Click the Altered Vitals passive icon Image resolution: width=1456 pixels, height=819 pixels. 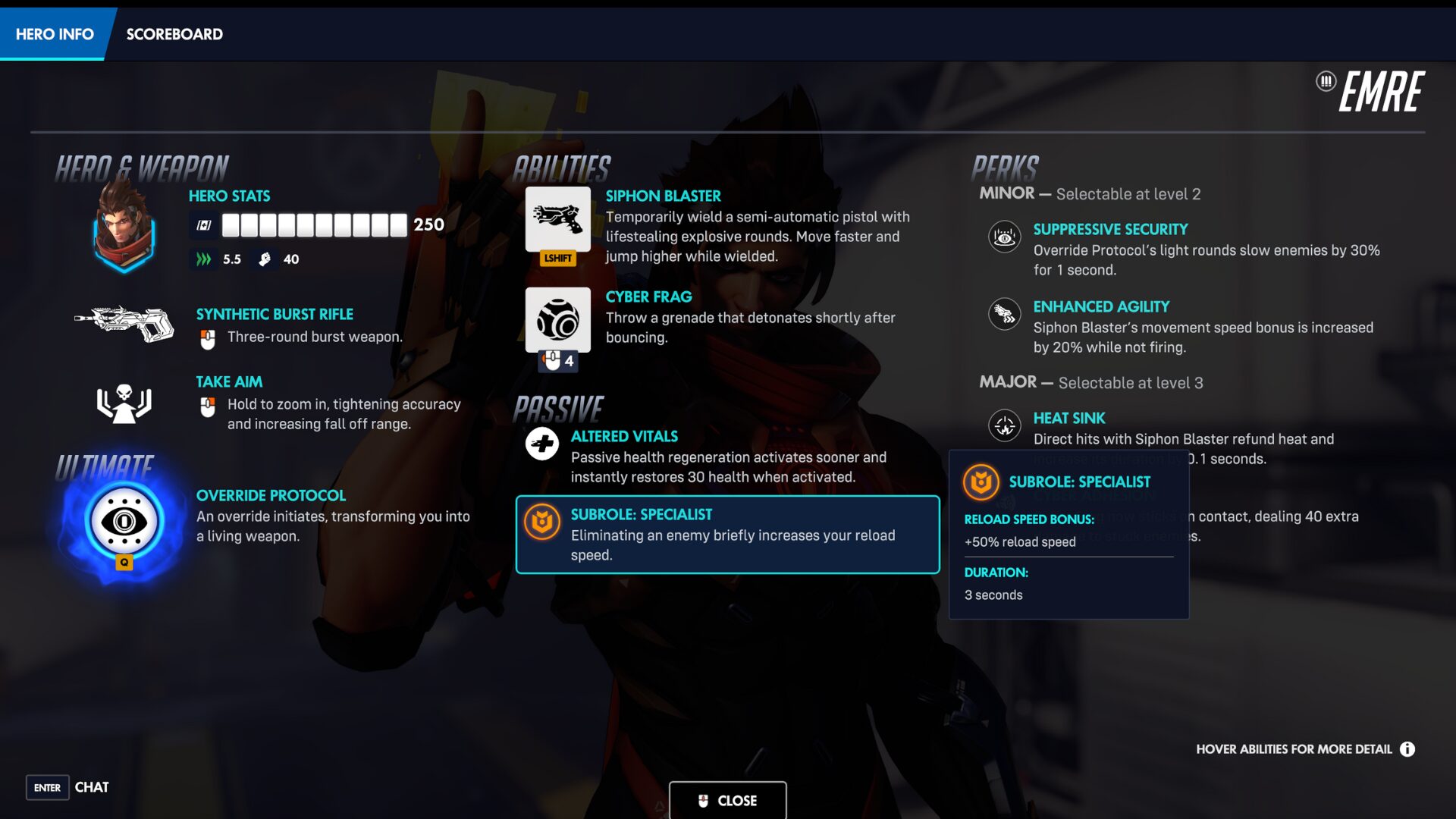click(x=541, y=444)
